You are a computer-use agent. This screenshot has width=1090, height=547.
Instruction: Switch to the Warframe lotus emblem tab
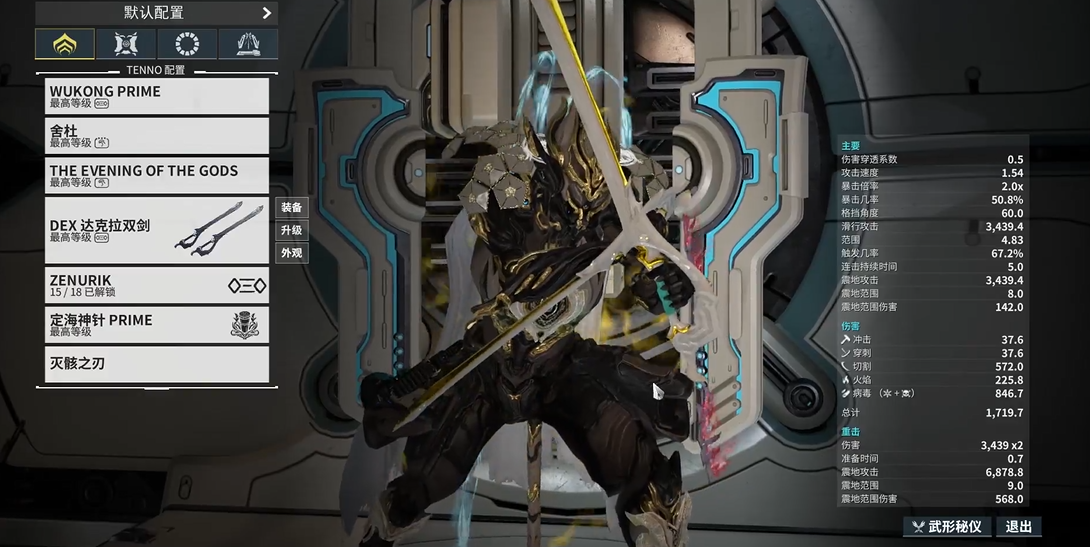point(65,44)
